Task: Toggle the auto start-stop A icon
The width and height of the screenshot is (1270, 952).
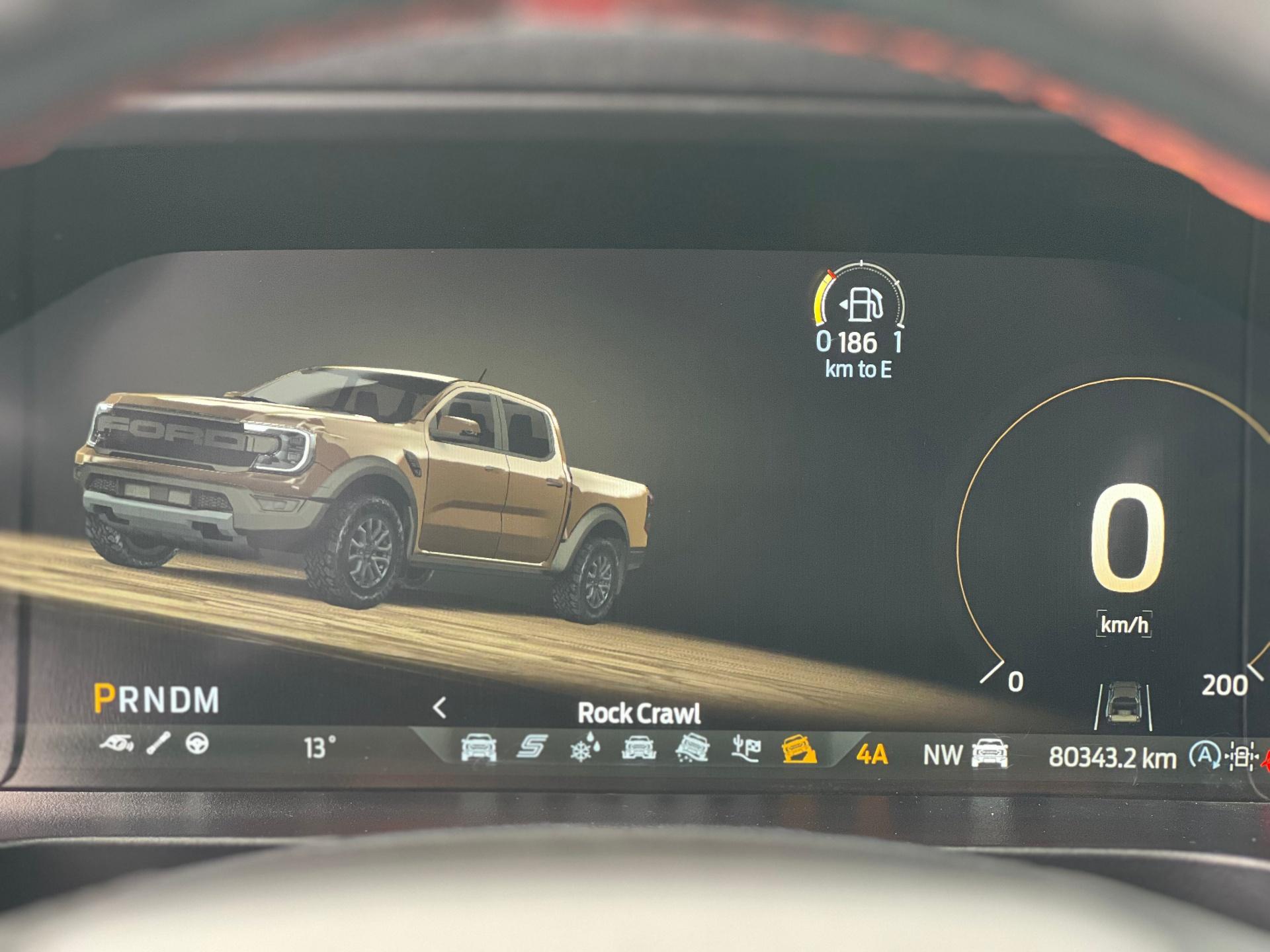Action: click(1204, 755)
